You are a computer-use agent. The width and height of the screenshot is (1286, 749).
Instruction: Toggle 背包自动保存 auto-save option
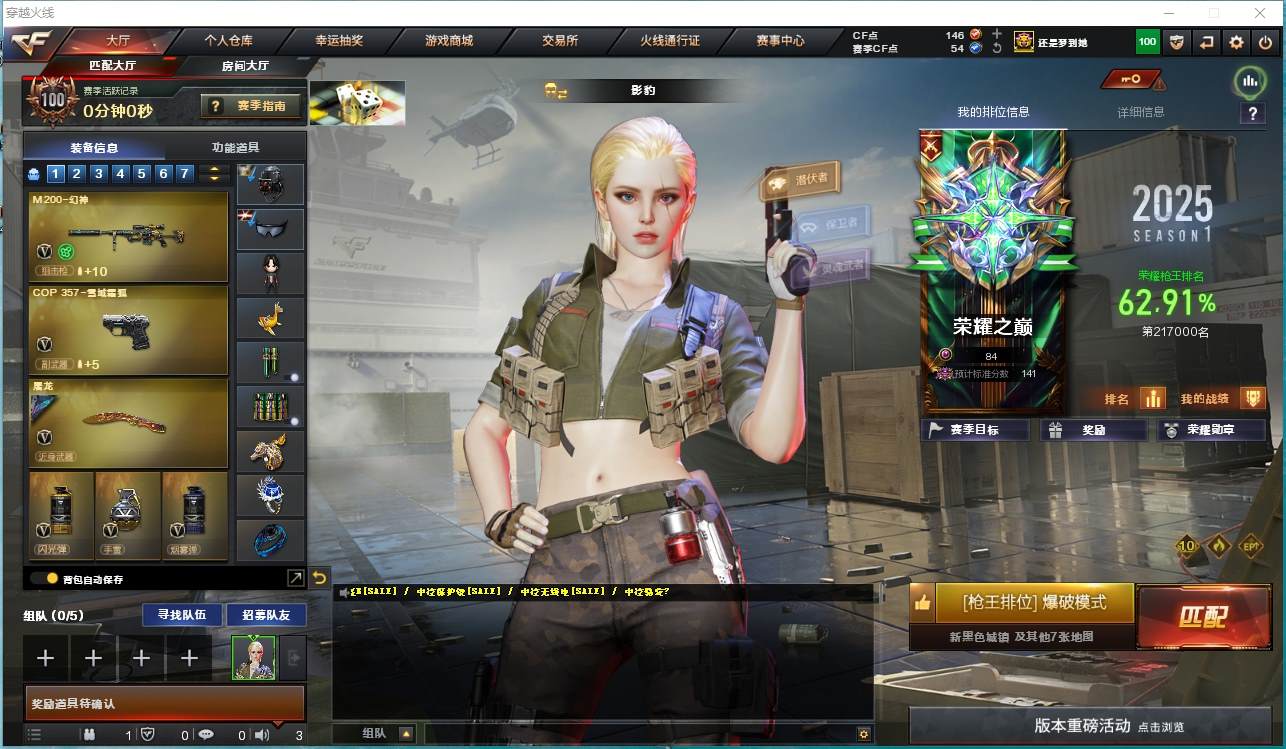coord(52,578)
